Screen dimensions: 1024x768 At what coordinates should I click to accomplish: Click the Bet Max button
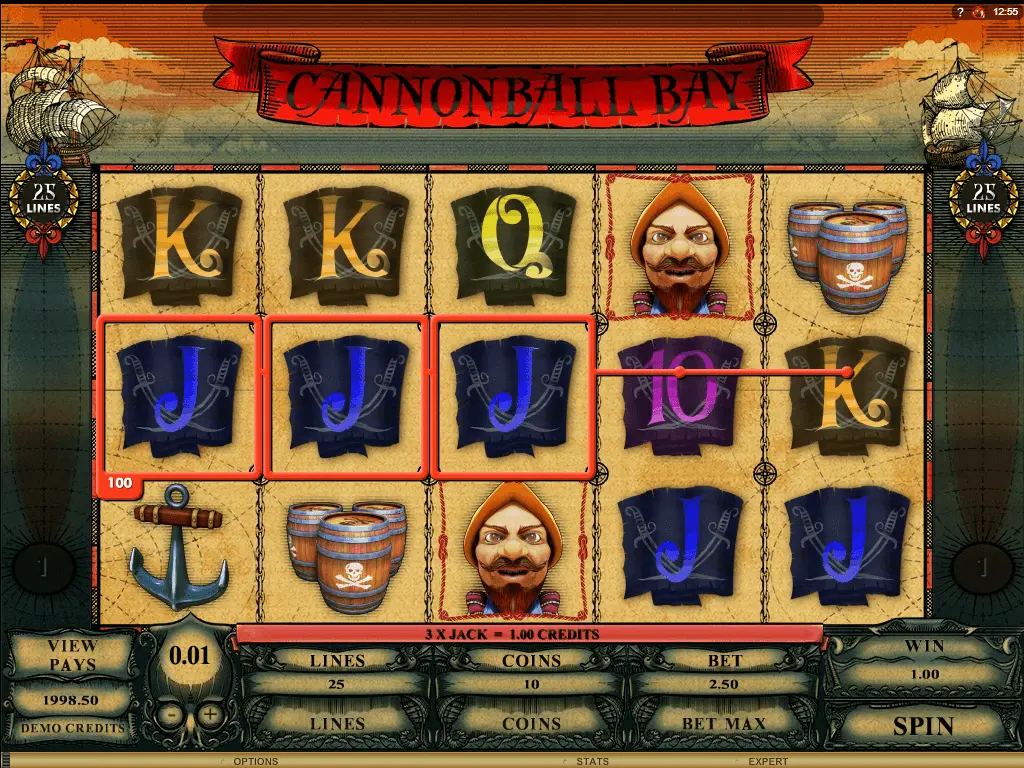[724, 723]
